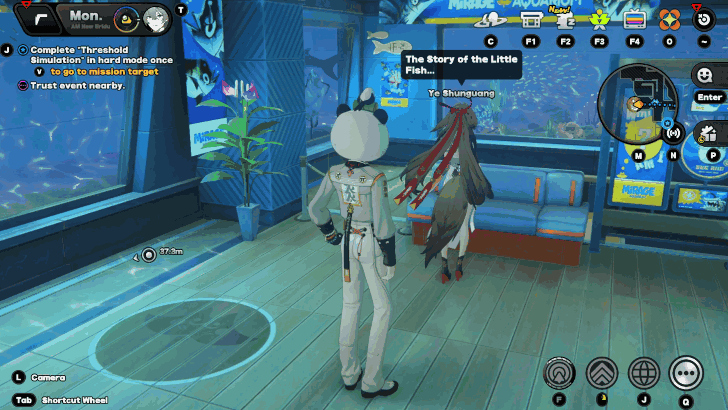Click the circular arrow icon with red alert
Viewport: 728px width, 410px height.
703,19
